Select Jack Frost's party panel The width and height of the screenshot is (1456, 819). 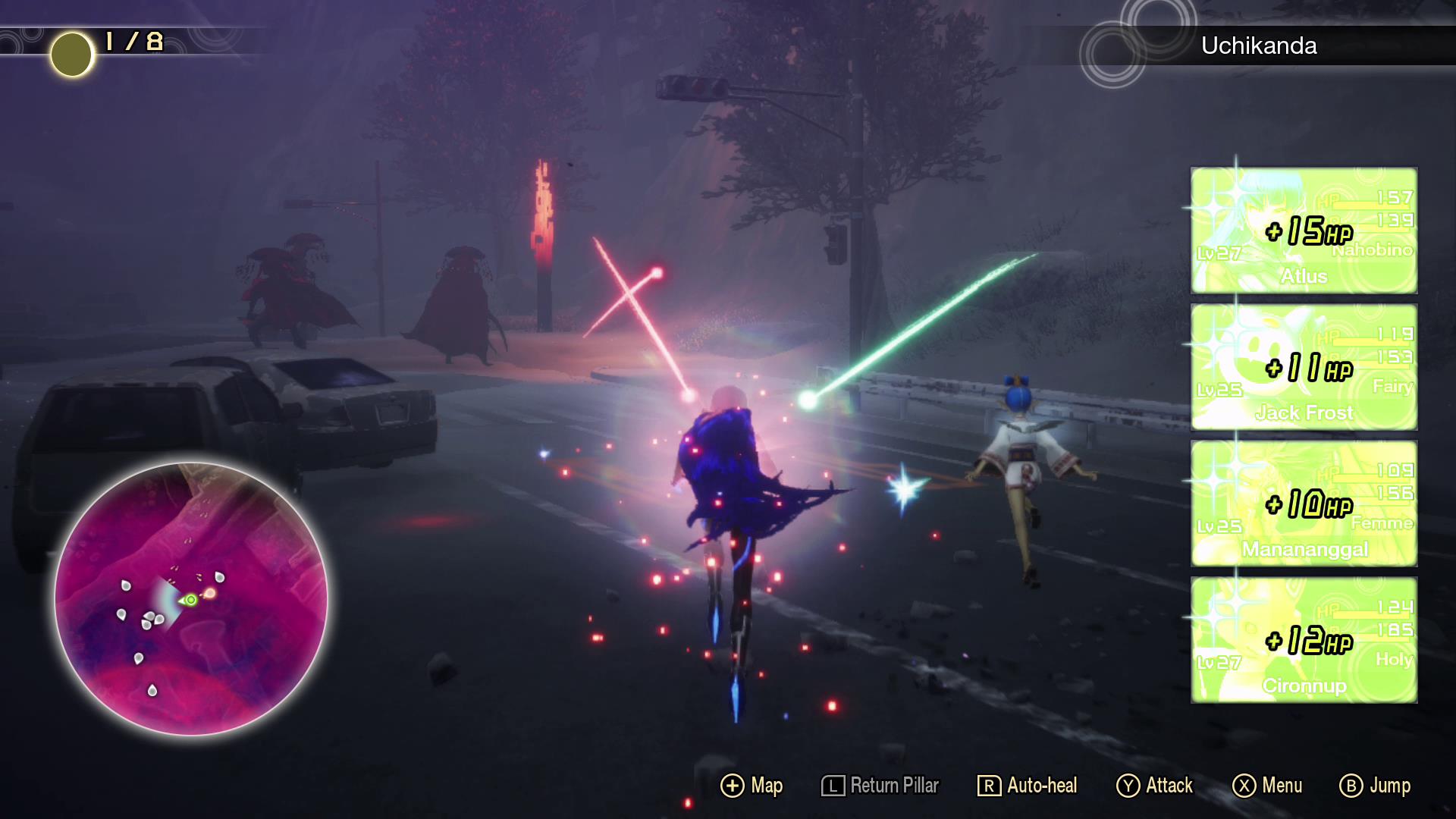point(1304,367)
